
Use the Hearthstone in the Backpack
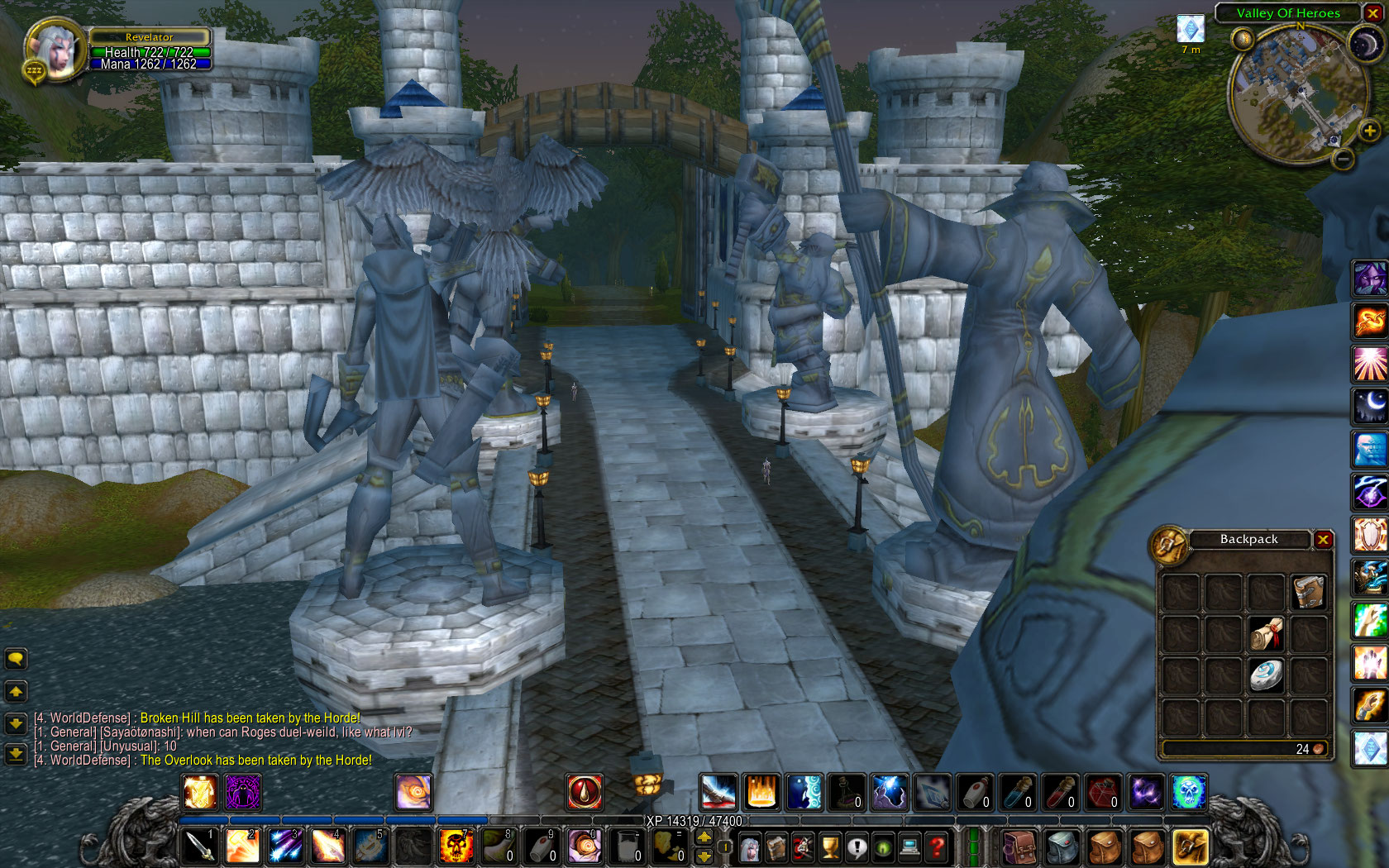[x=1266, y=675]
